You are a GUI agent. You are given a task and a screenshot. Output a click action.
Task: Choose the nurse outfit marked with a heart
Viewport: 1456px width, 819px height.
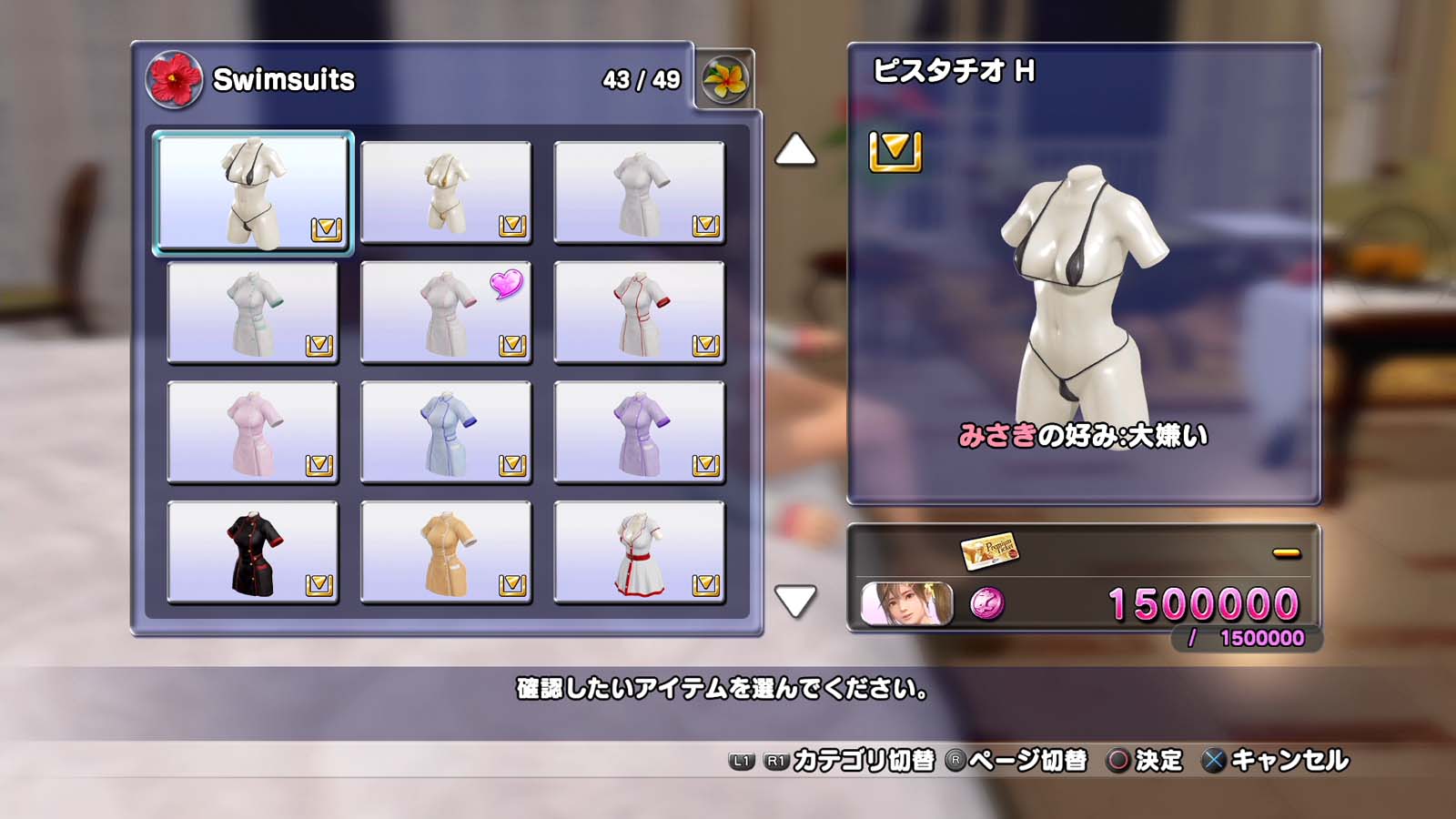coord(446,312)
